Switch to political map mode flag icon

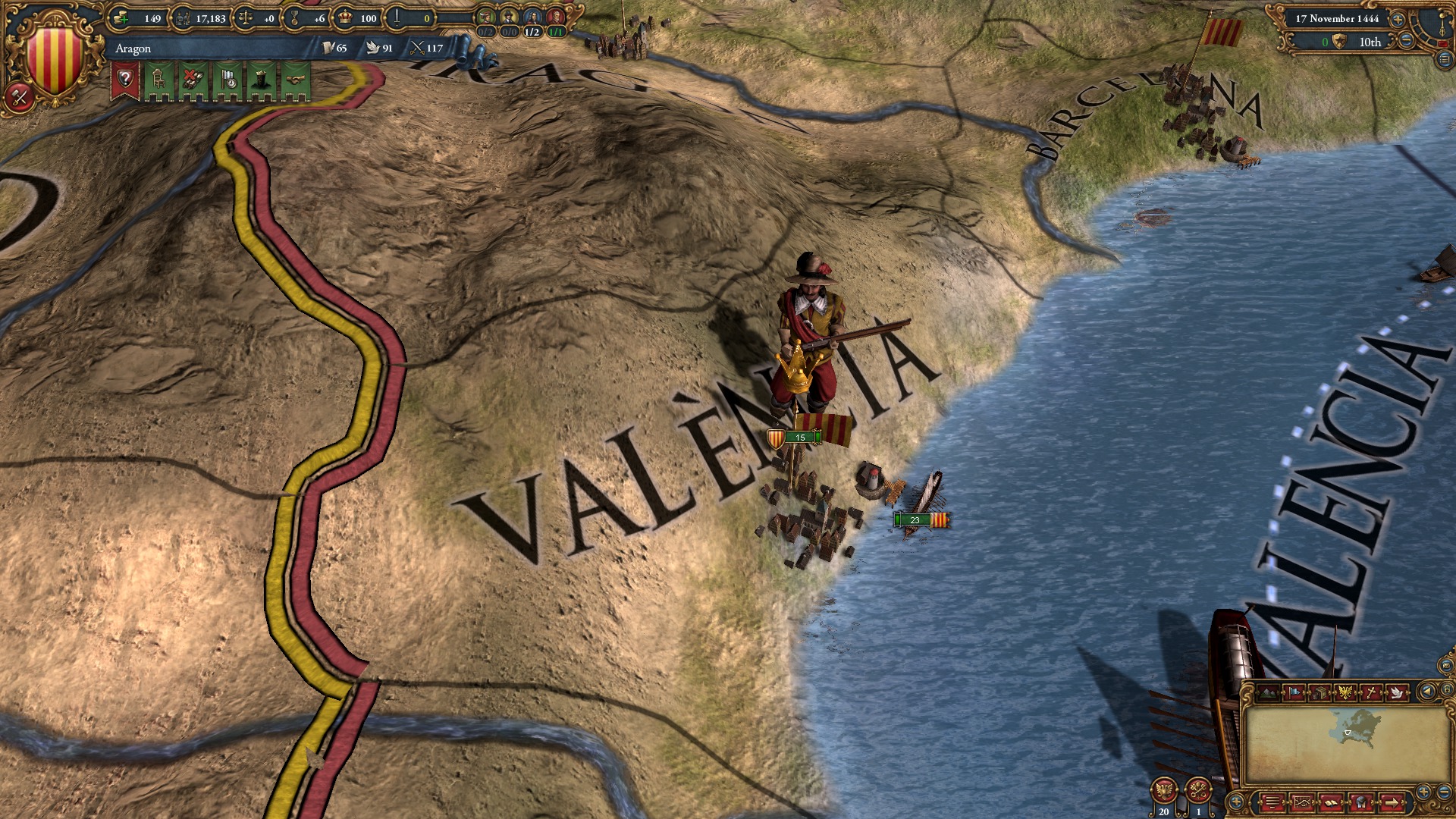[1295, 692]
